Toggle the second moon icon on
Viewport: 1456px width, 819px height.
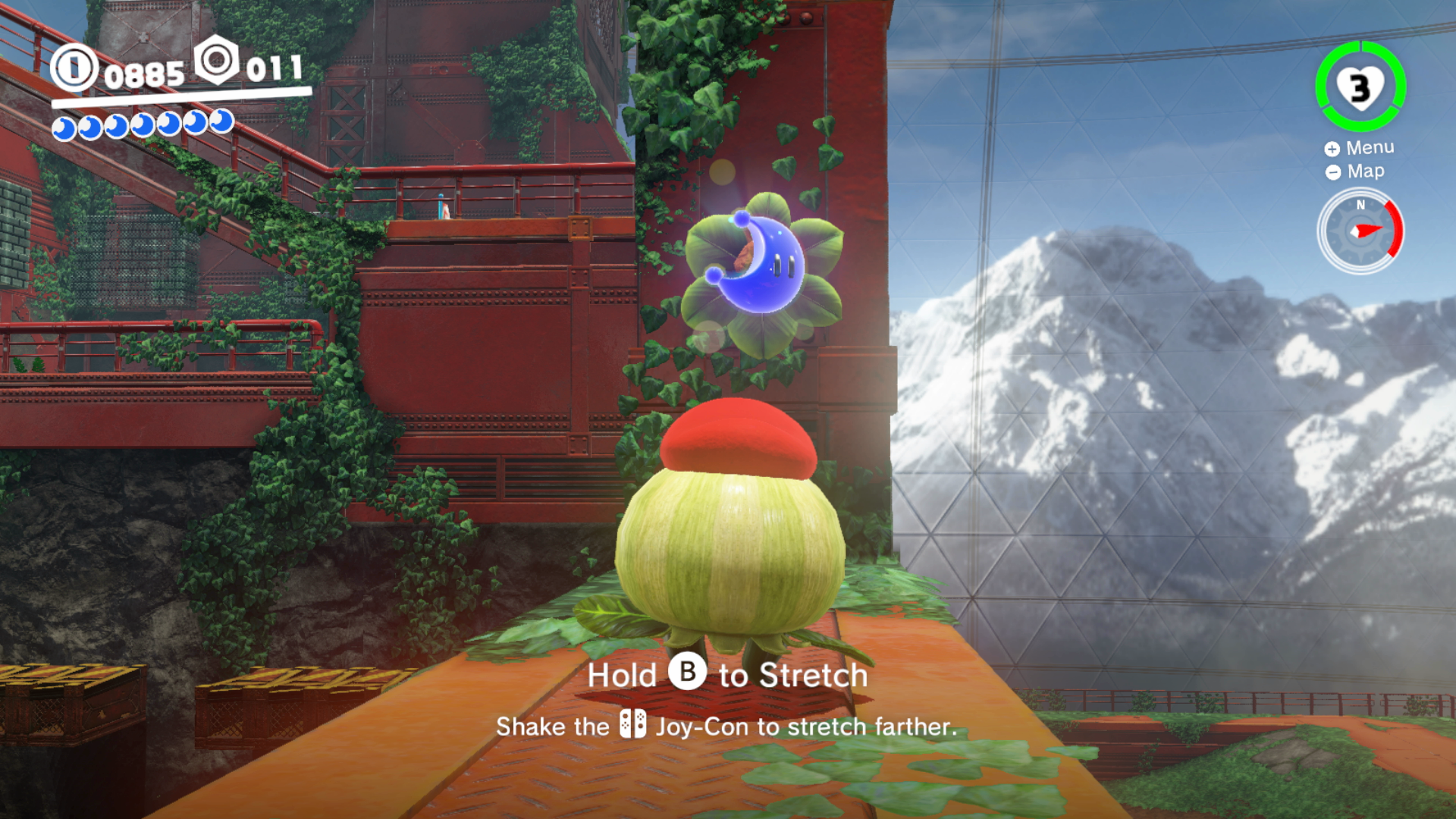90,124
